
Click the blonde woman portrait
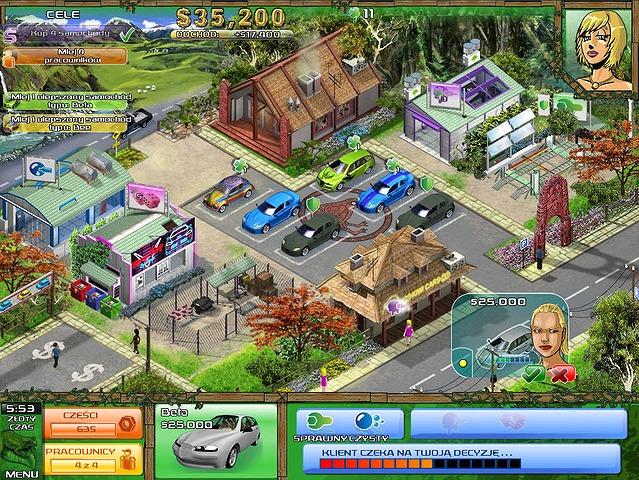coord(598,43)
